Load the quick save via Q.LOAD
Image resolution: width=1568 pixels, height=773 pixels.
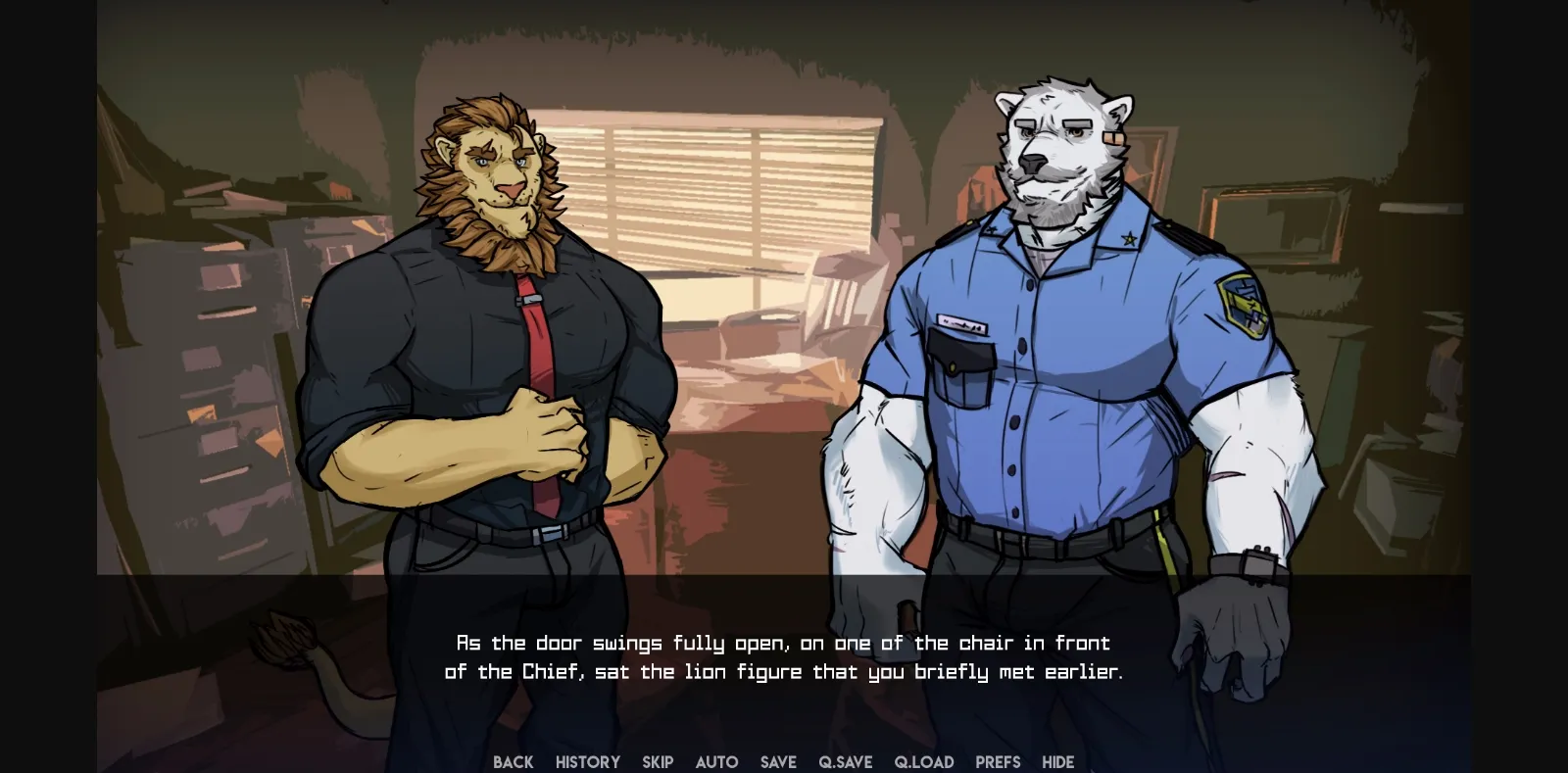click(923, 761)
